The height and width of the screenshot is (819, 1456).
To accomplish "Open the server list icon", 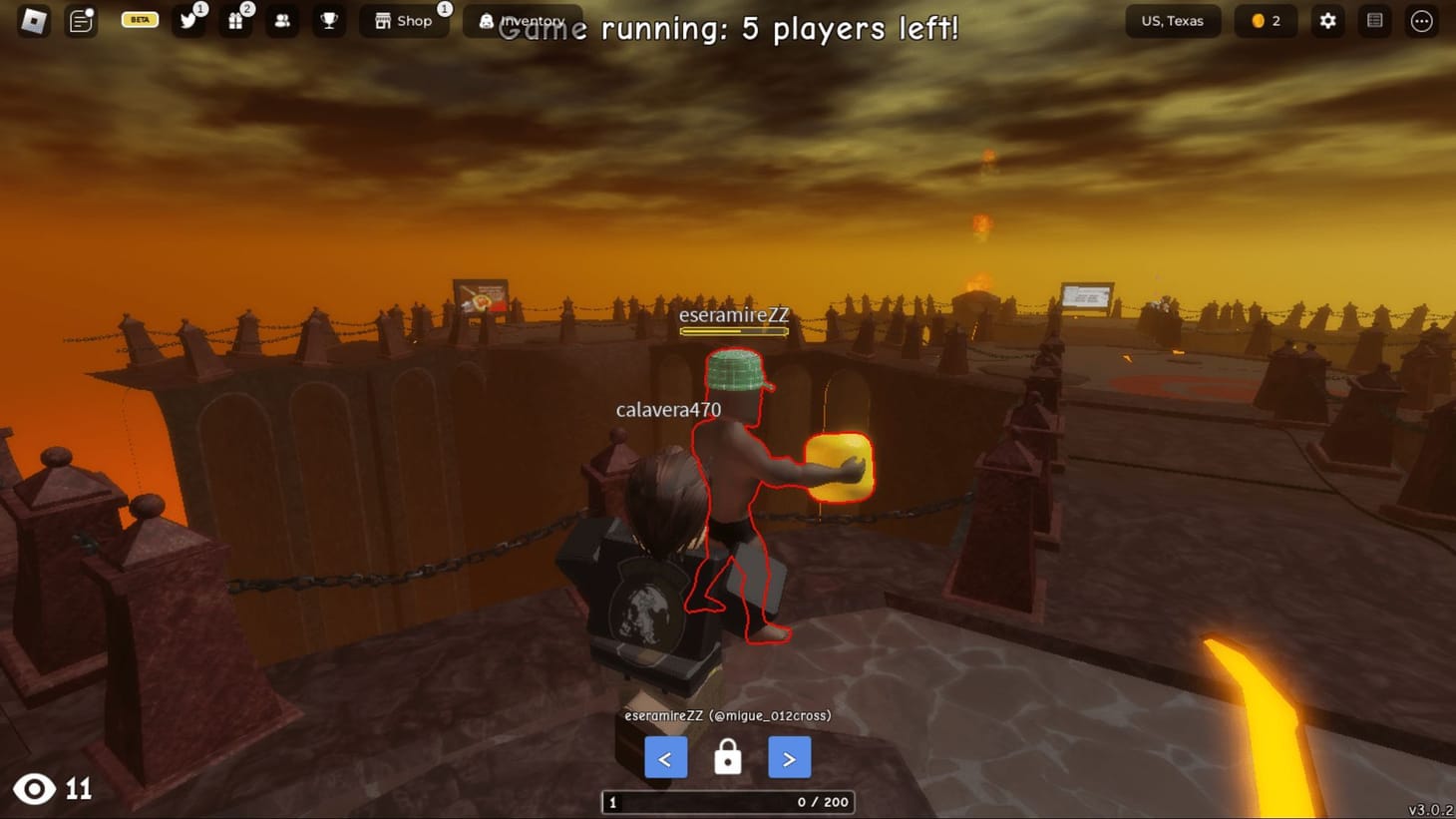I will tap(1374, 21).
